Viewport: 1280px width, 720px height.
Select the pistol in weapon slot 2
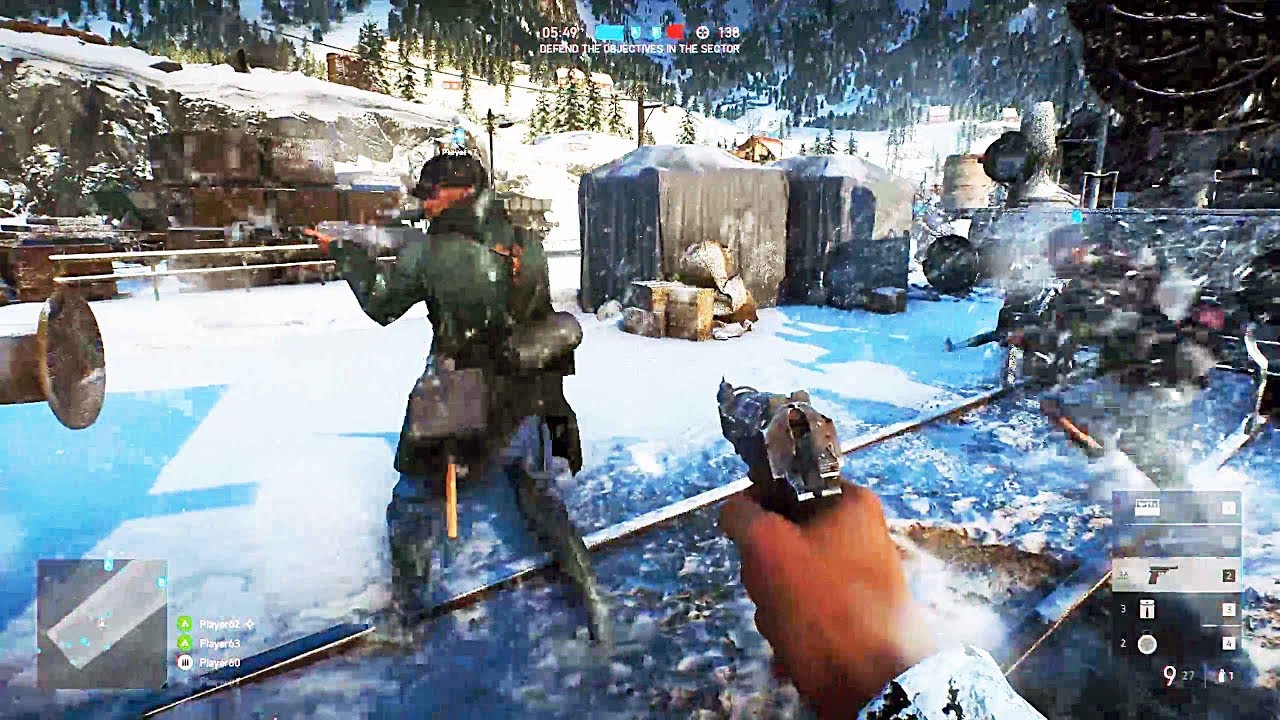(x=1162, y=575)
